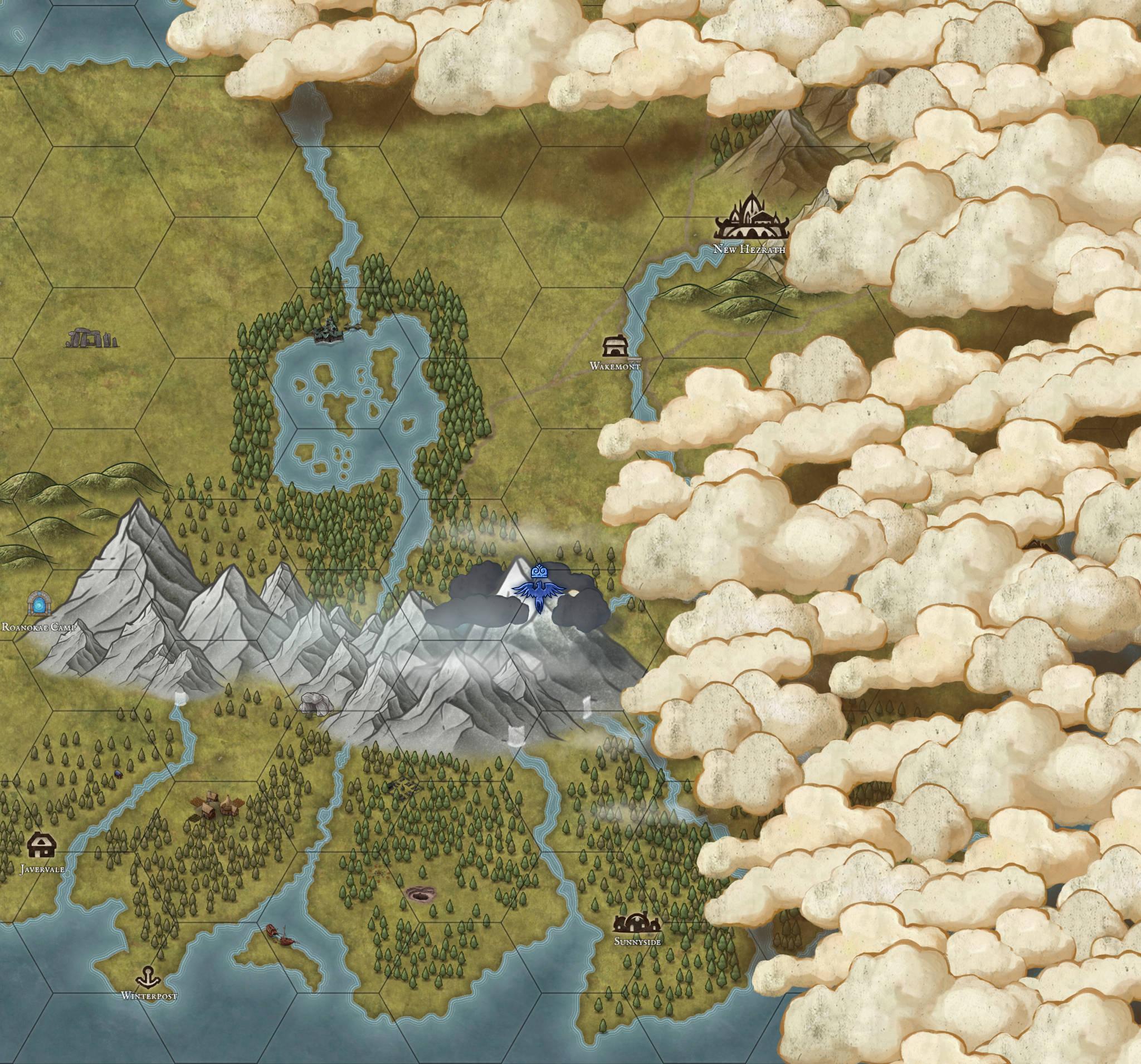Select the shipwreck marker on the coast
1141x1064 pixels.
[x=281, y=934]
